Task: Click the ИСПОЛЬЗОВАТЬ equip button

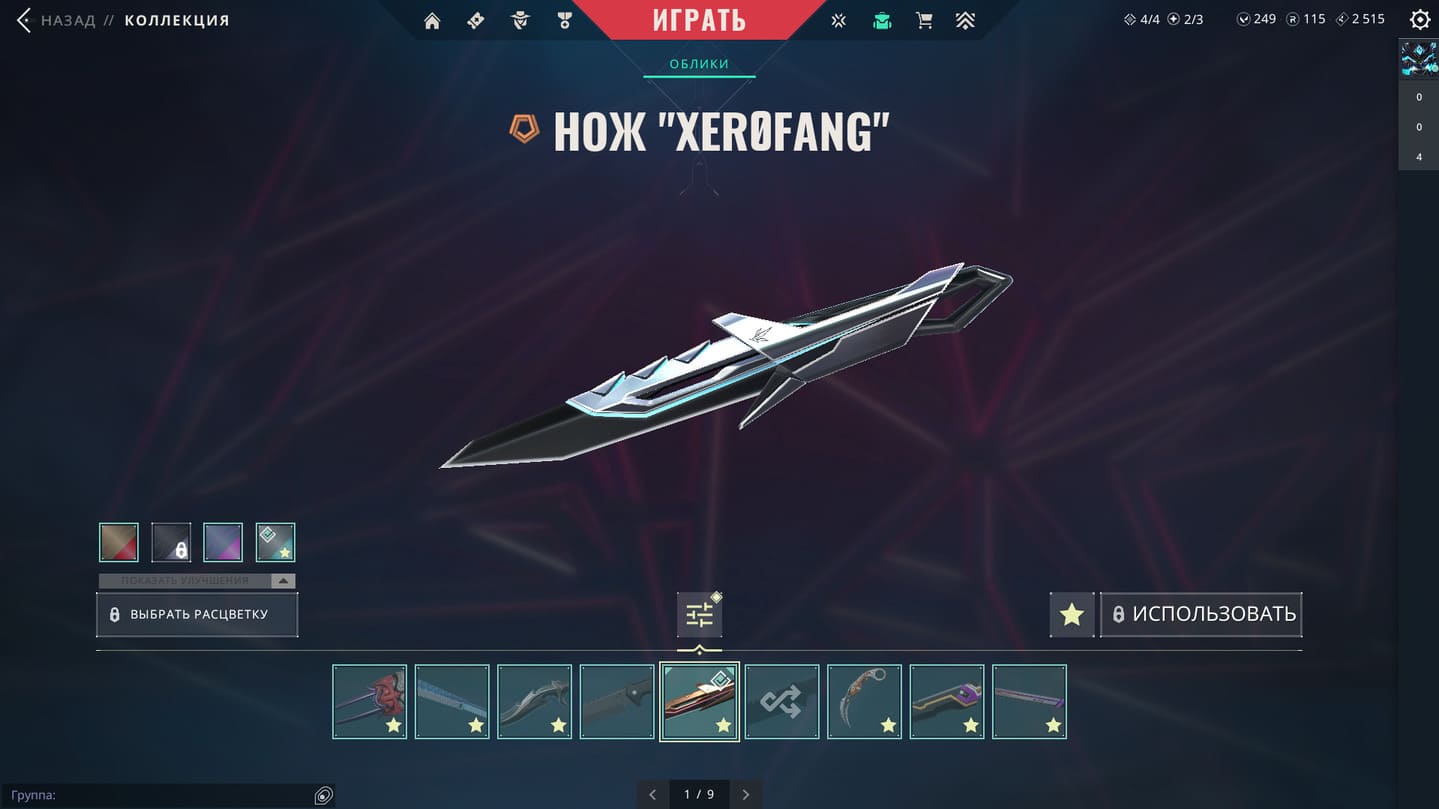Action: click(x=1201, y=614)
